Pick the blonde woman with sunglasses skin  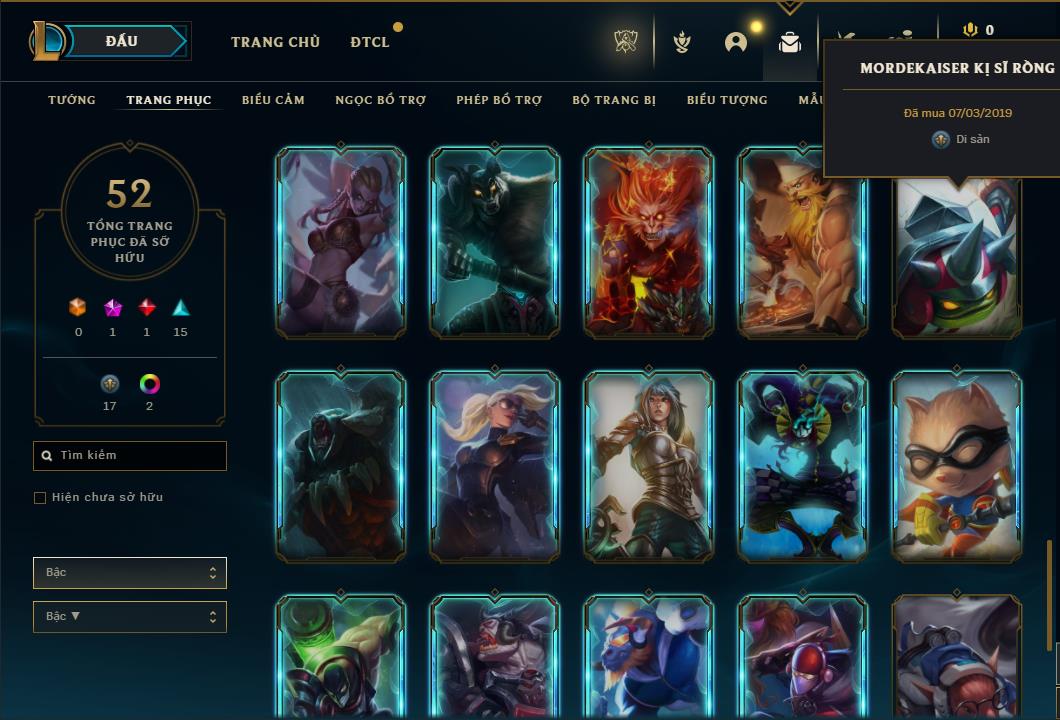pos(495,466)
